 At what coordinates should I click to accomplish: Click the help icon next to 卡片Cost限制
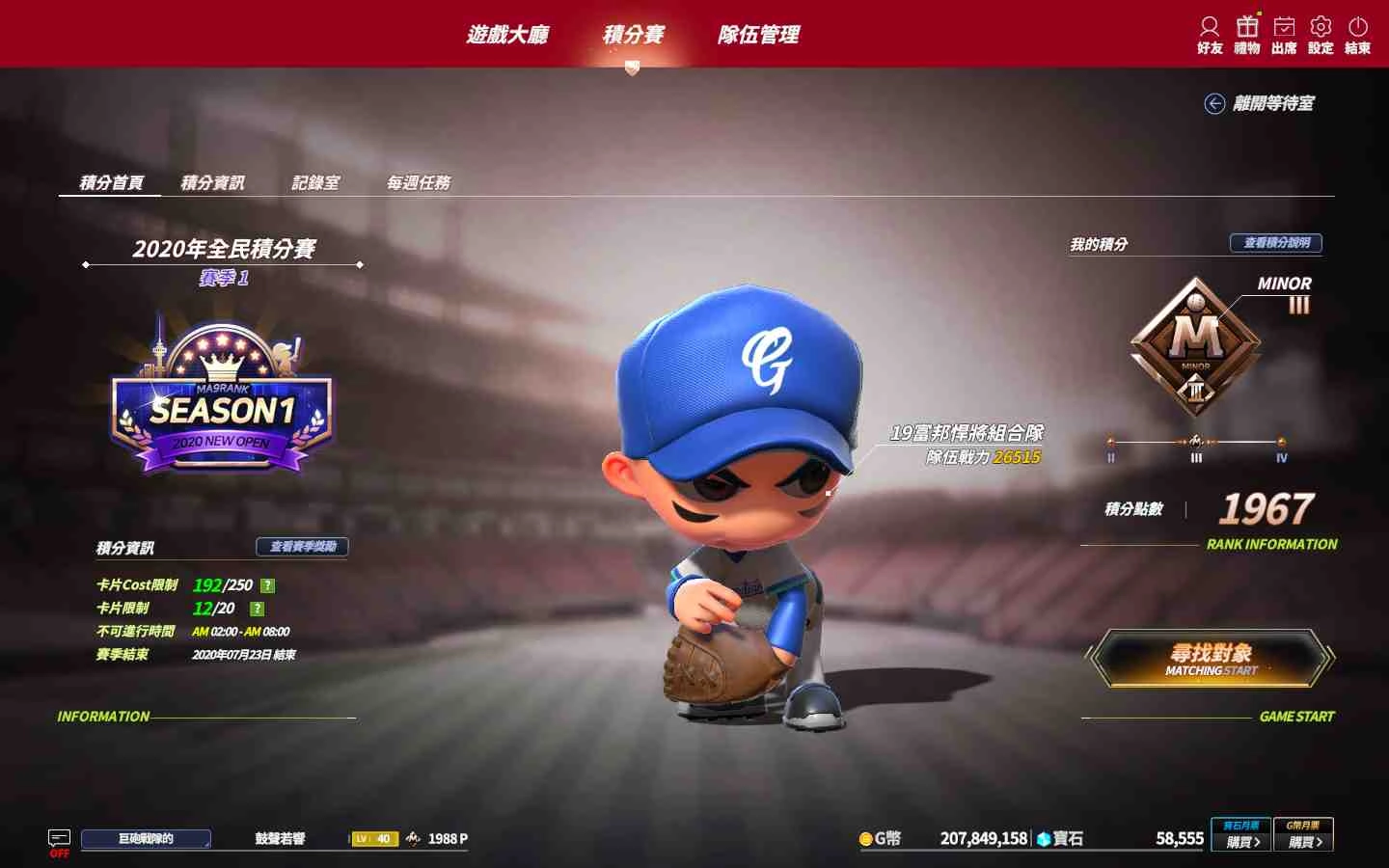(x=267, y=584)
